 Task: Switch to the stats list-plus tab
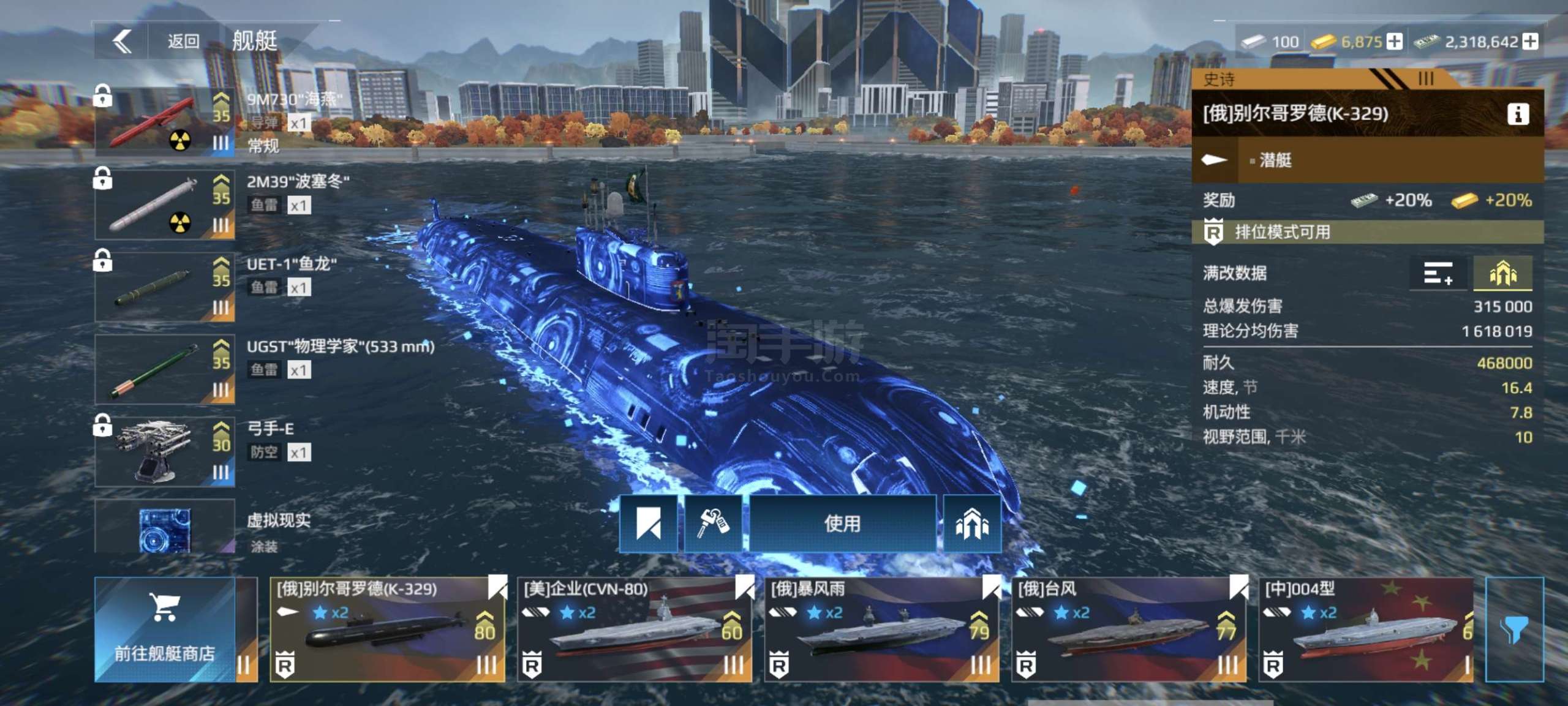tap(1438, 273)
